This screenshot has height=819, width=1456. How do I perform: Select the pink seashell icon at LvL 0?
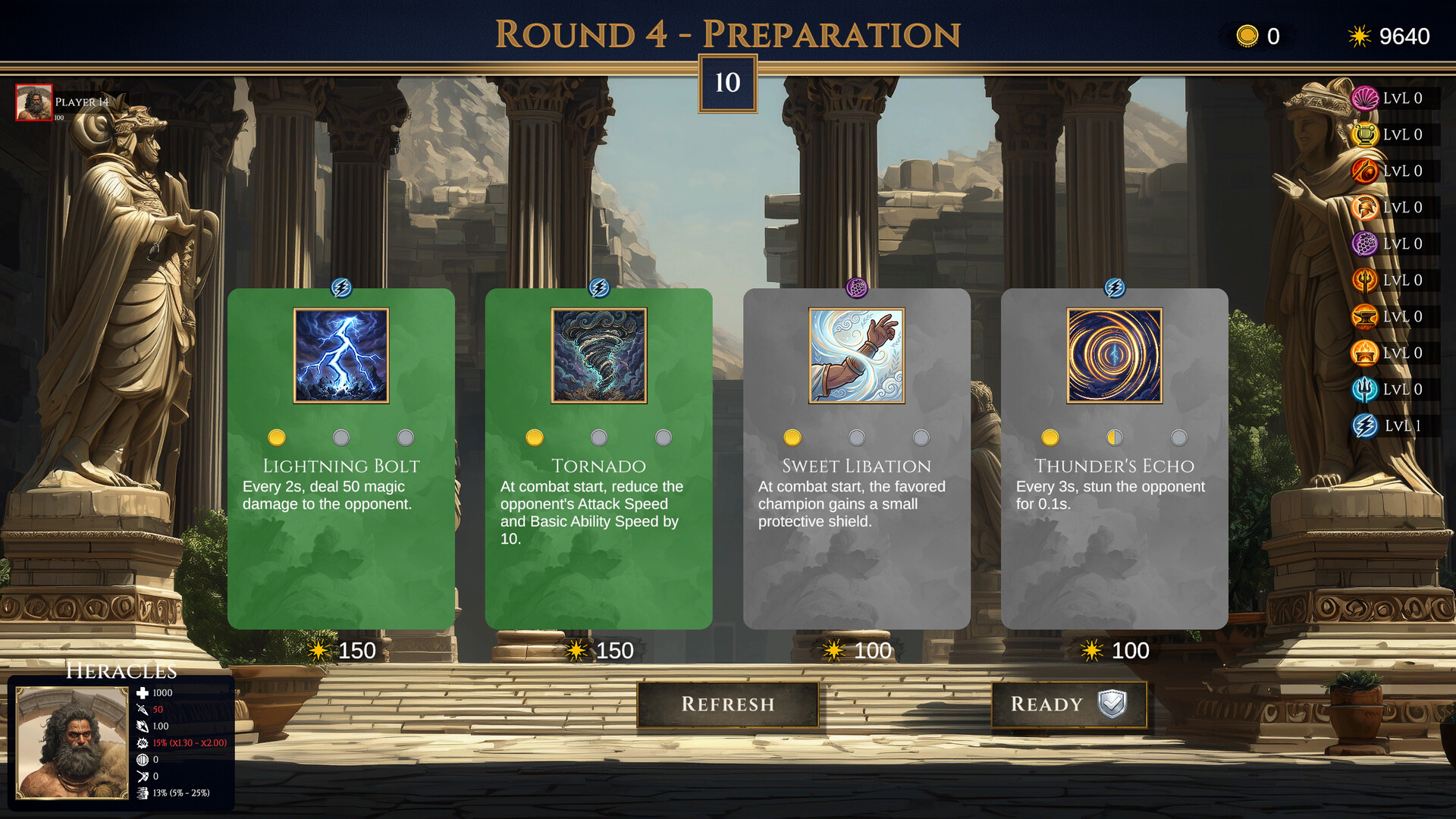coord(1365,98)
